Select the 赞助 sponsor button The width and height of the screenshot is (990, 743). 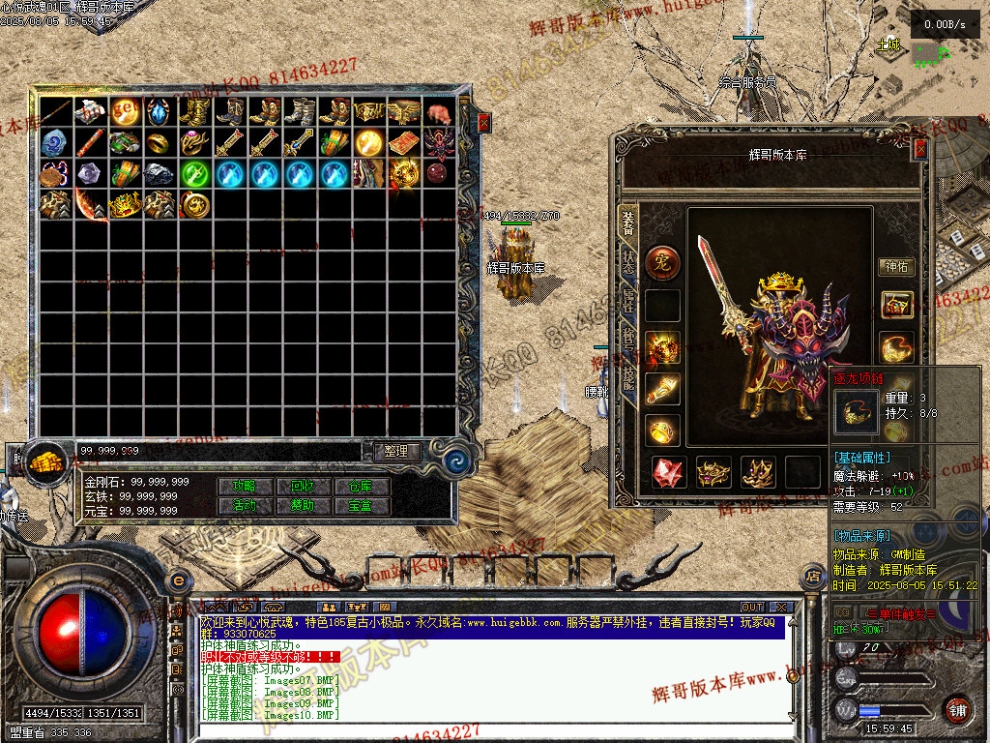(x=303, y=505)
